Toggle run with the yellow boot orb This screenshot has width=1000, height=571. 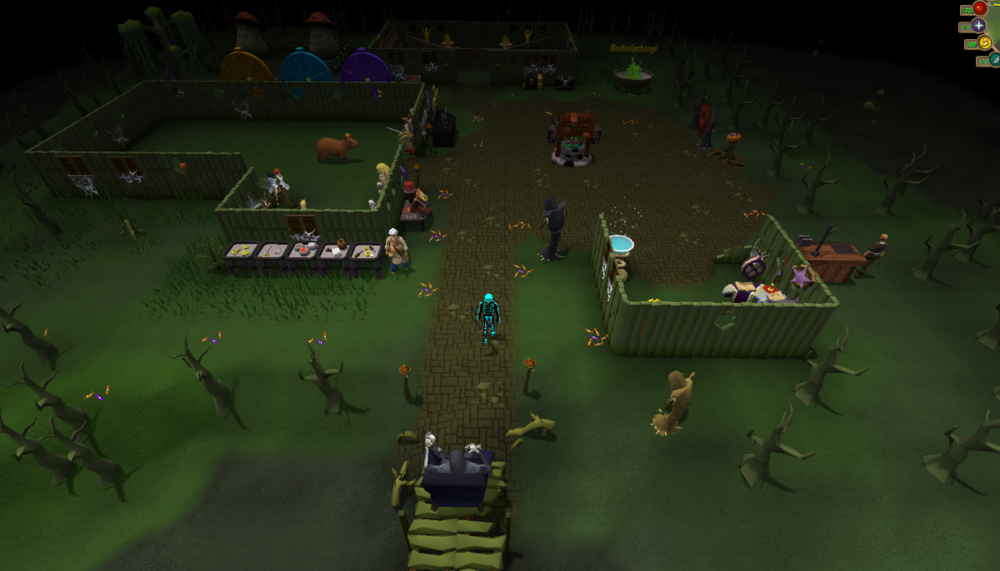(x=985, y=43)
